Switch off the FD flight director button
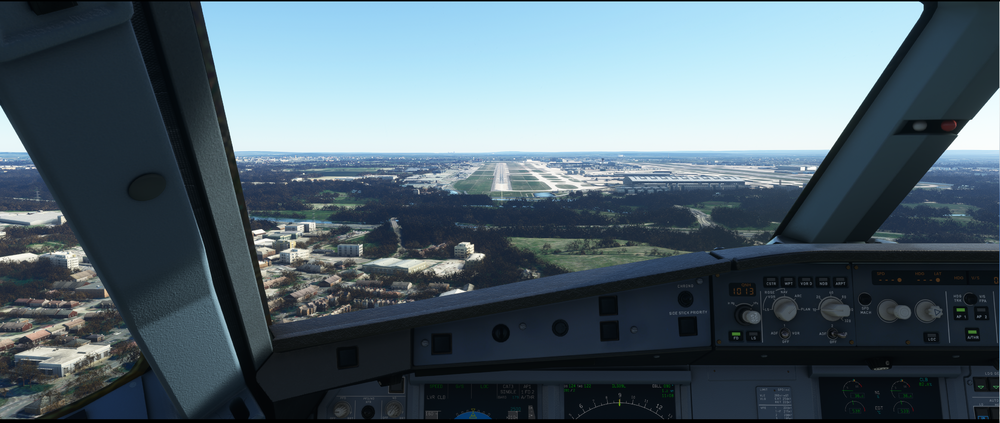 pos(735,336)
